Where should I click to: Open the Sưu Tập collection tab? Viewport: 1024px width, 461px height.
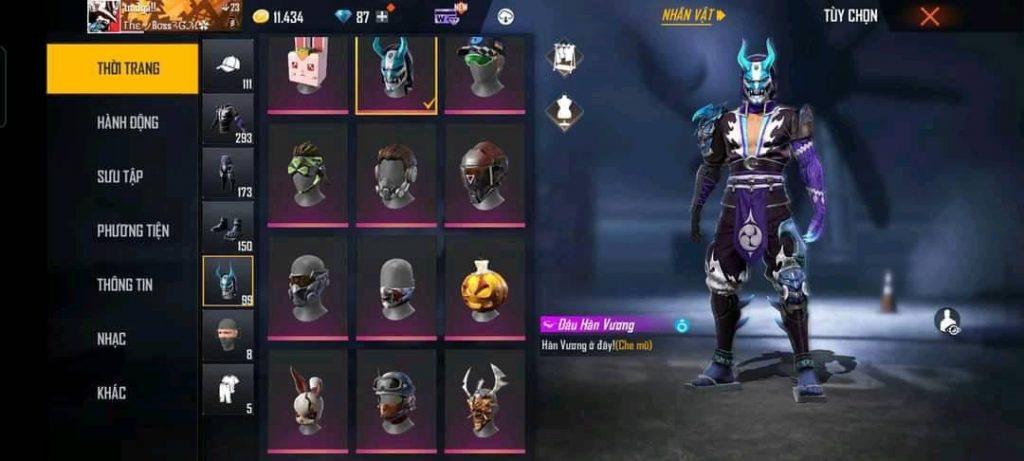point(119,177)
